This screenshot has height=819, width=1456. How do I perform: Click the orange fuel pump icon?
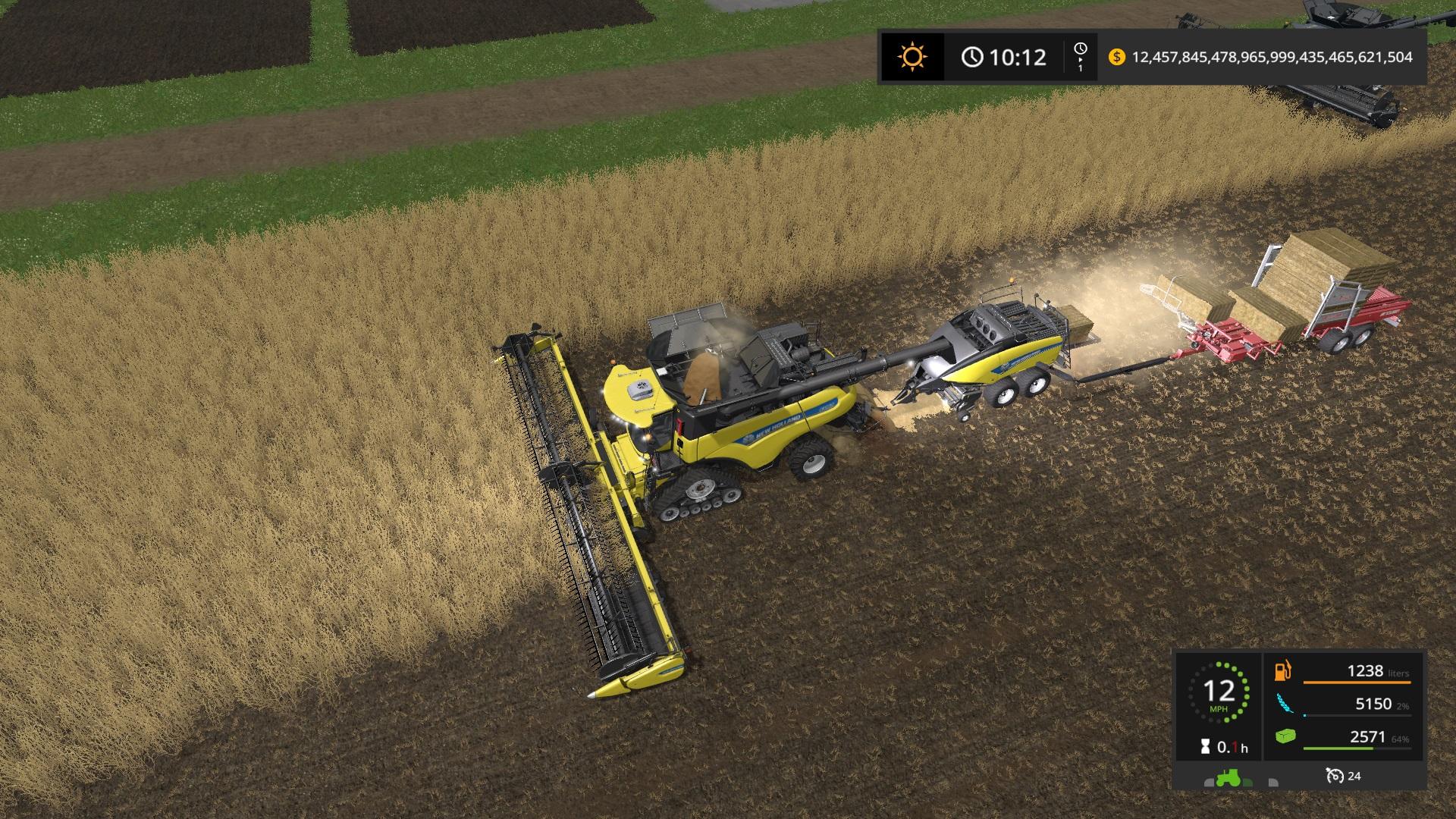point(1283,671)
